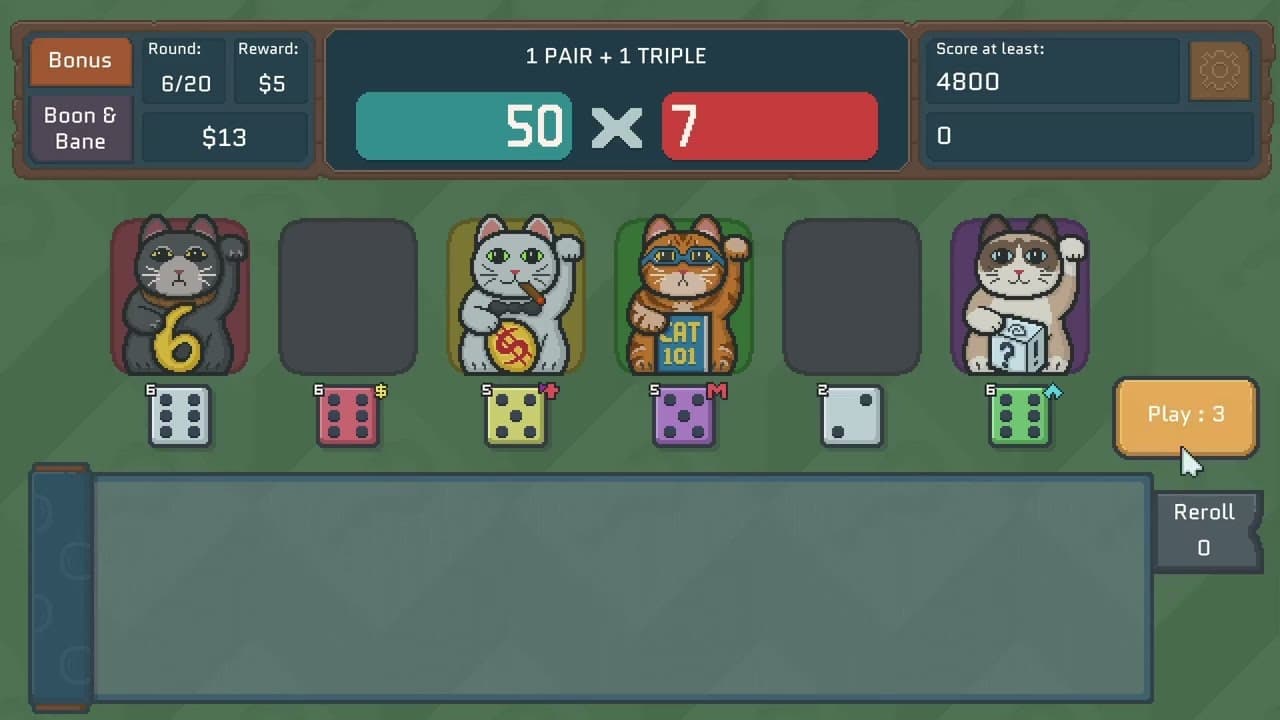1280x720 pixels.
Task: Select the orange cat with sunglasses and CAT 101 book
Action: (x=684, y=295)
